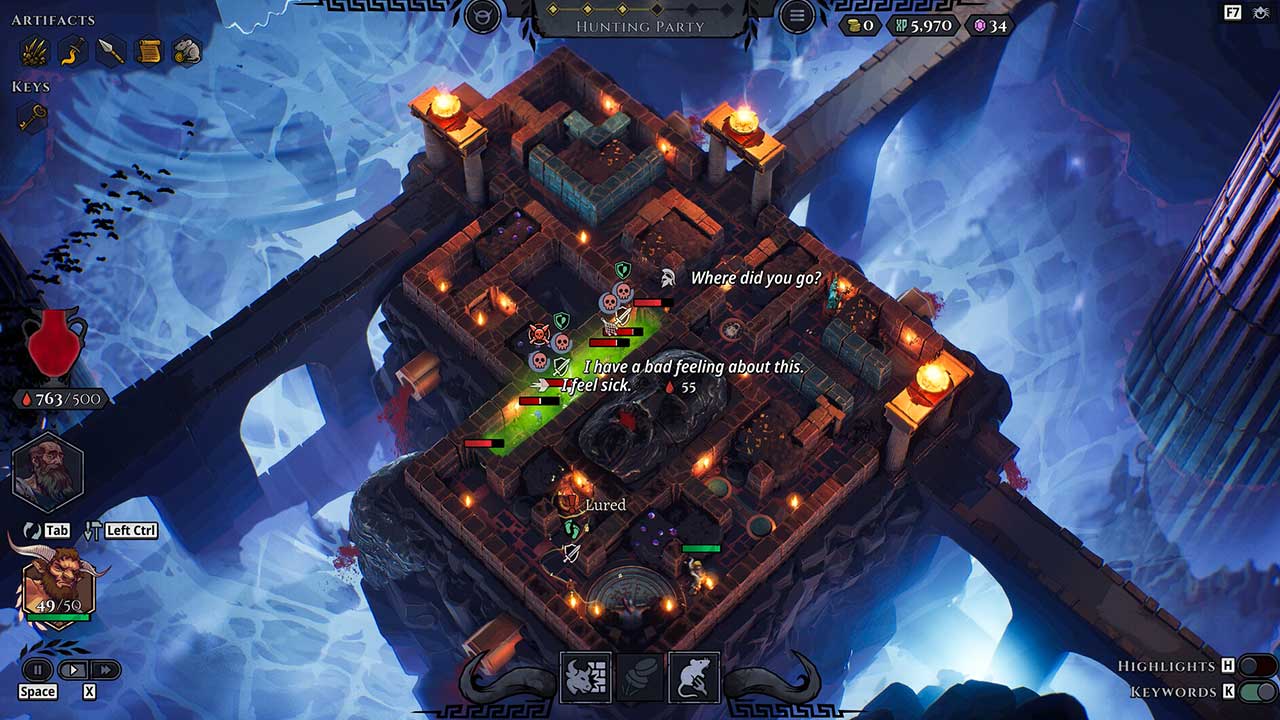Use the greyed-out falling rocks ability
1280x720 pixels.
click(640, 678)
